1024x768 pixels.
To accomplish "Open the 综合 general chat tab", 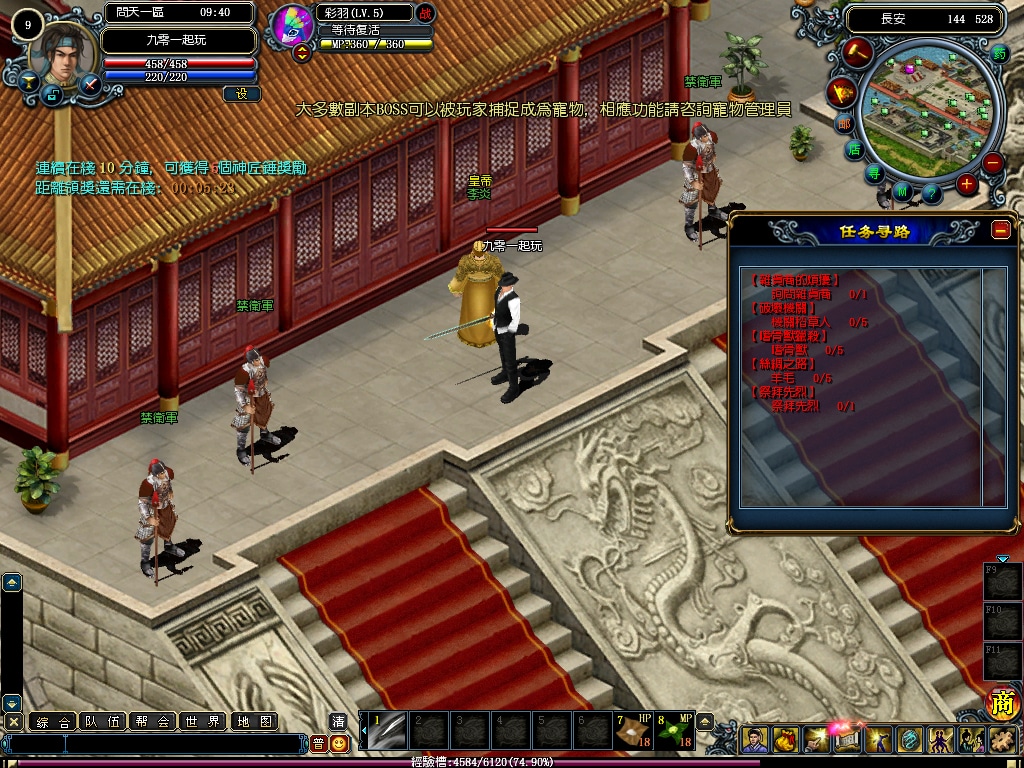I will tap(53, 721).
